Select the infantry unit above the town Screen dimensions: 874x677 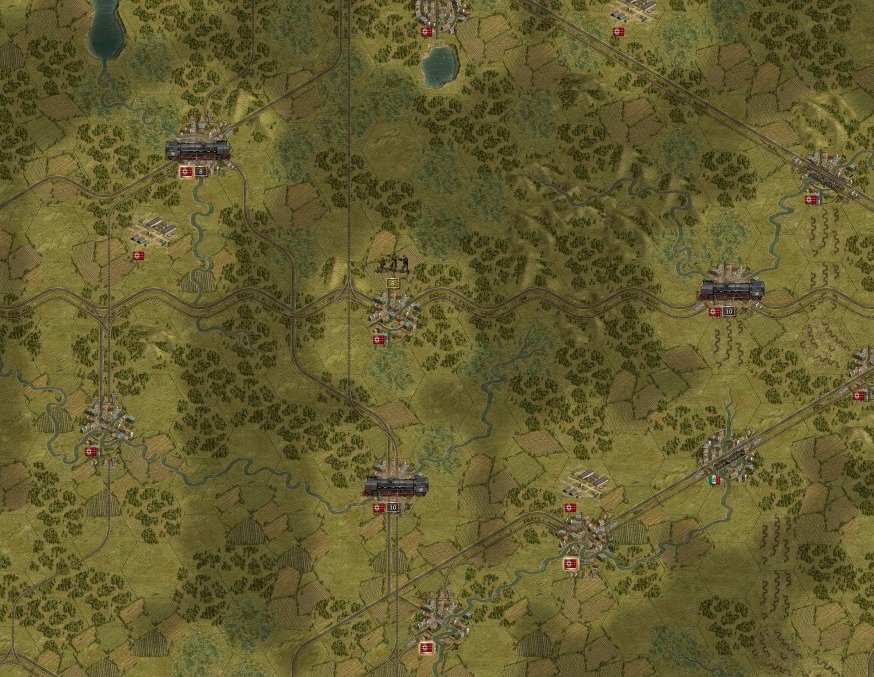(x=394, y=264)
